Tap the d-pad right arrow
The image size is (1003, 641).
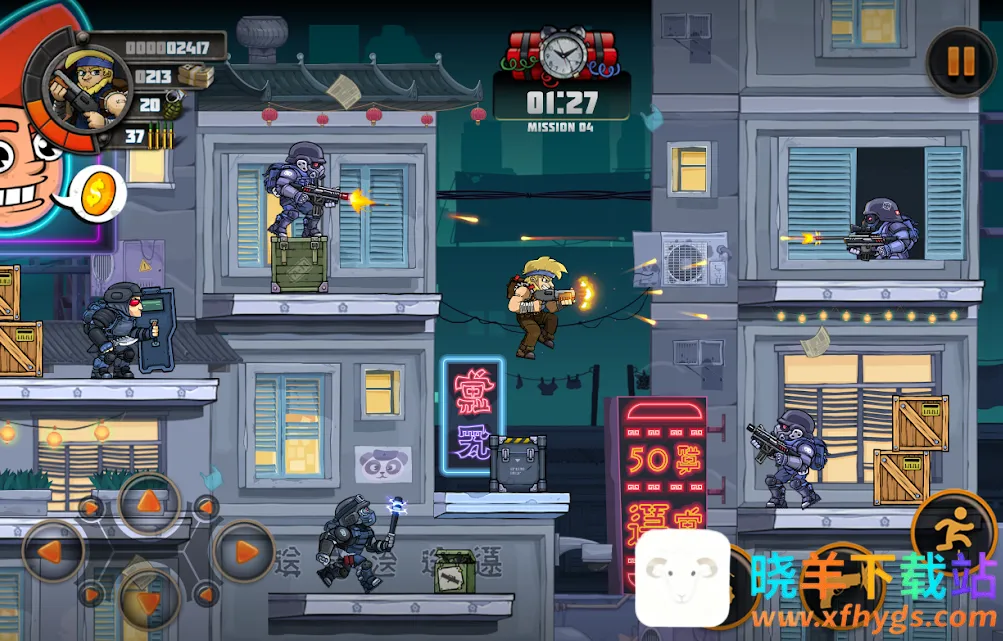tap(243, 551)
